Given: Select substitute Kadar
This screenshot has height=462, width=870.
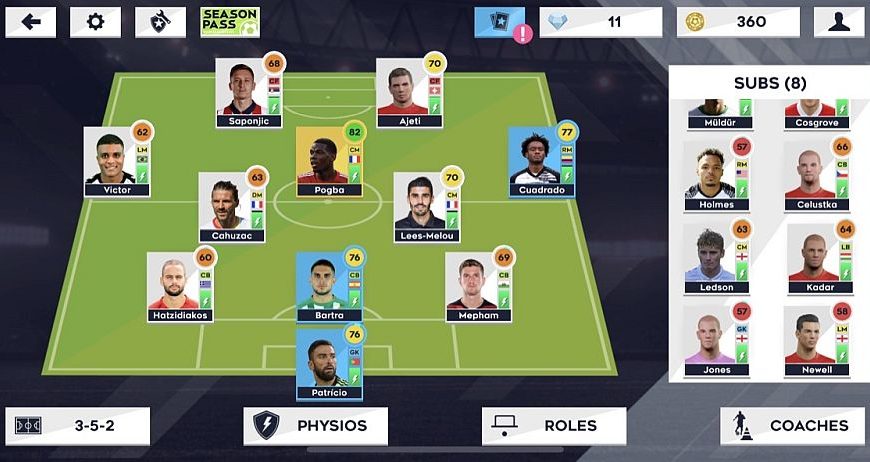Looking at the screenshot, I should pyautogui.click(x=819, y=258).
